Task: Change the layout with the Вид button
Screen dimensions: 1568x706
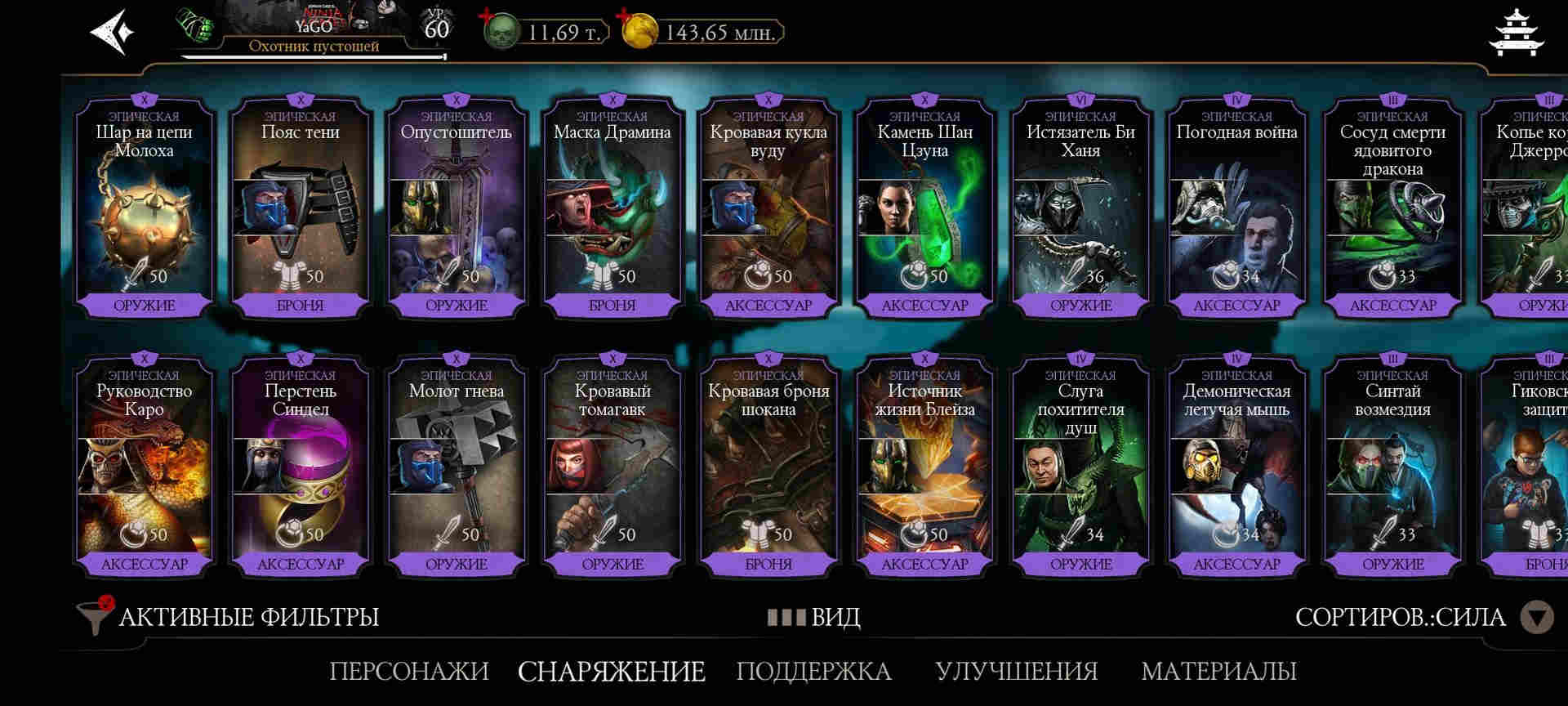Action: click(x=814, y=617)
